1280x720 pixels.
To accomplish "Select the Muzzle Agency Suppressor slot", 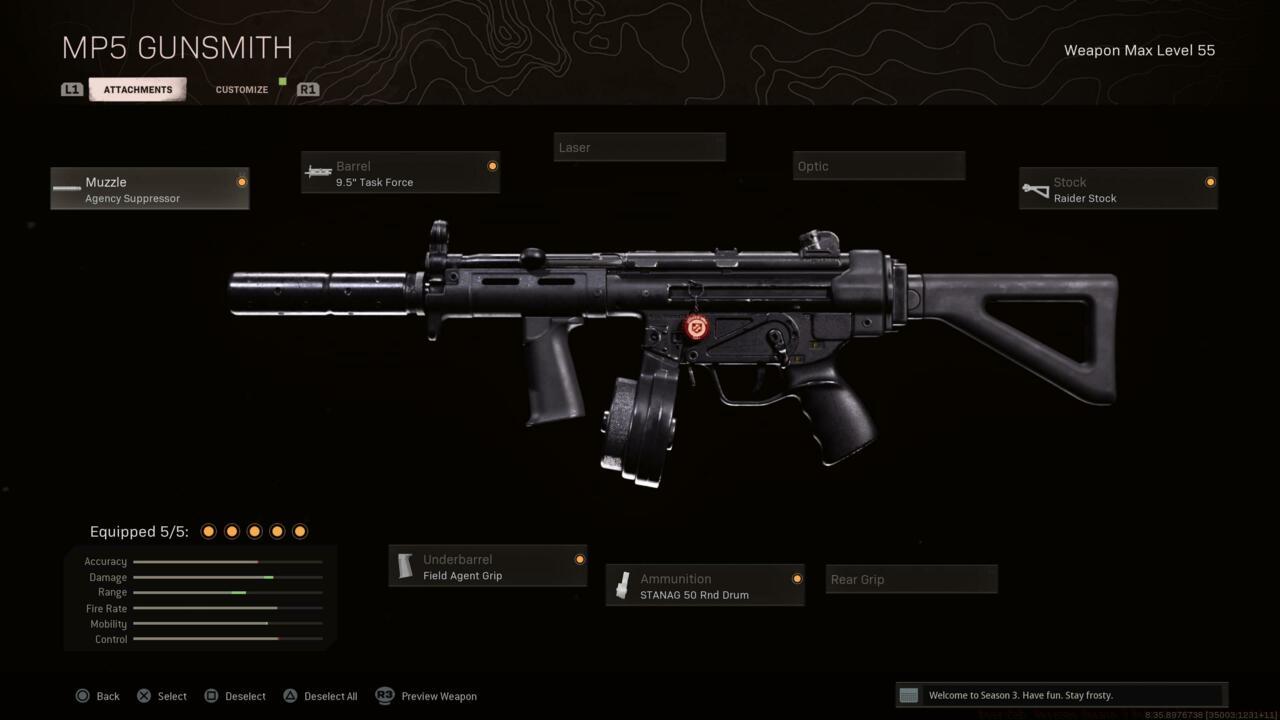I will pos(150,189).
